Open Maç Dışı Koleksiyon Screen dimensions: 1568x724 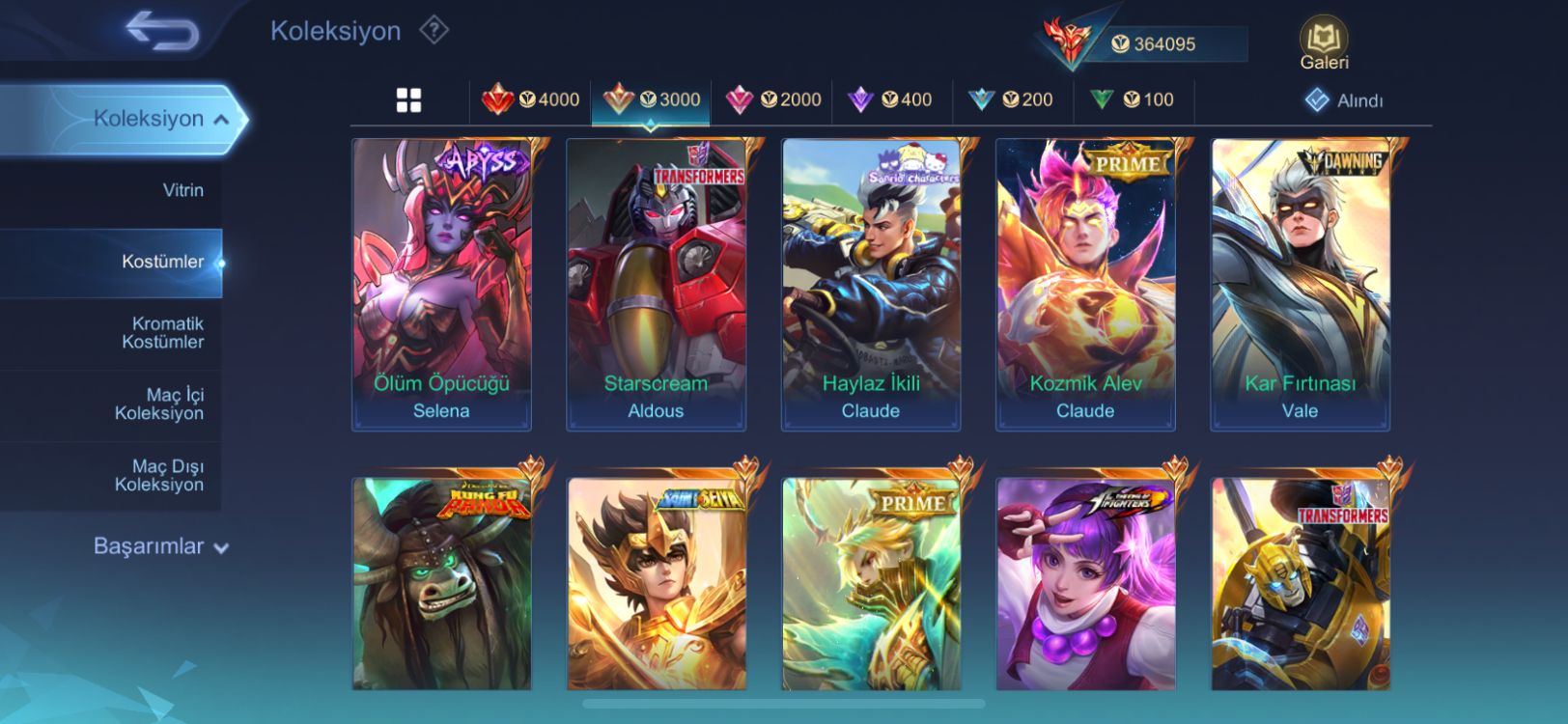click(159, 476)
